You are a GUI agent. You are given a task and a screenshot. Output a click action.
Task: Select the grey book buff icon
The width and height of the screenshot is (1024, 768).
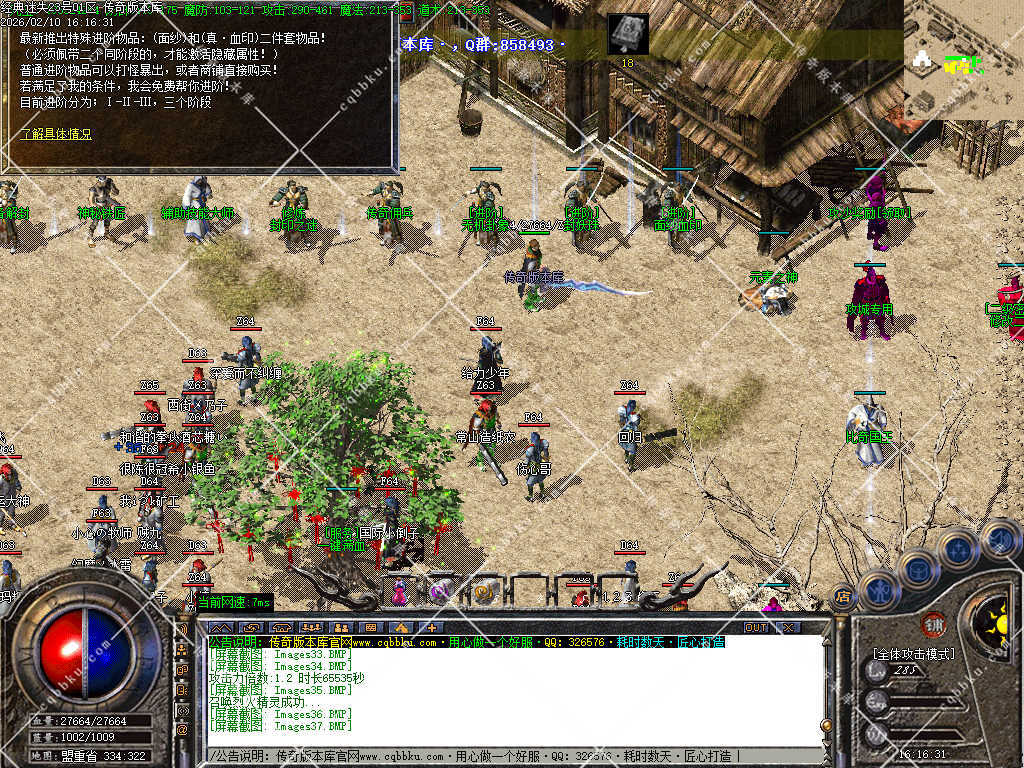tap(628, 34)
